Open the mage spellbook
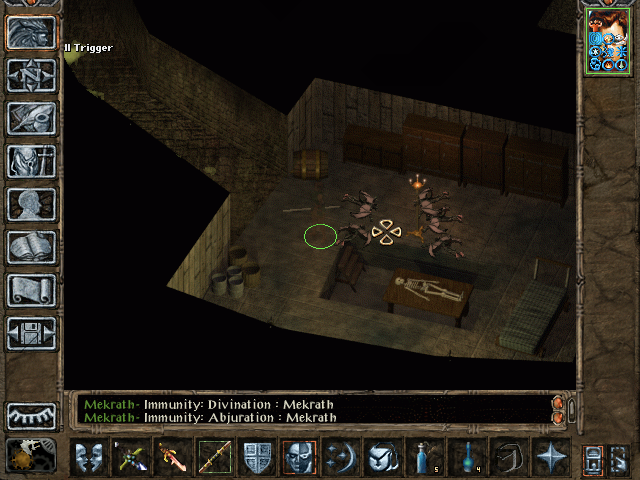This screenshot has height=480, width=640. [x=31, y=247]
